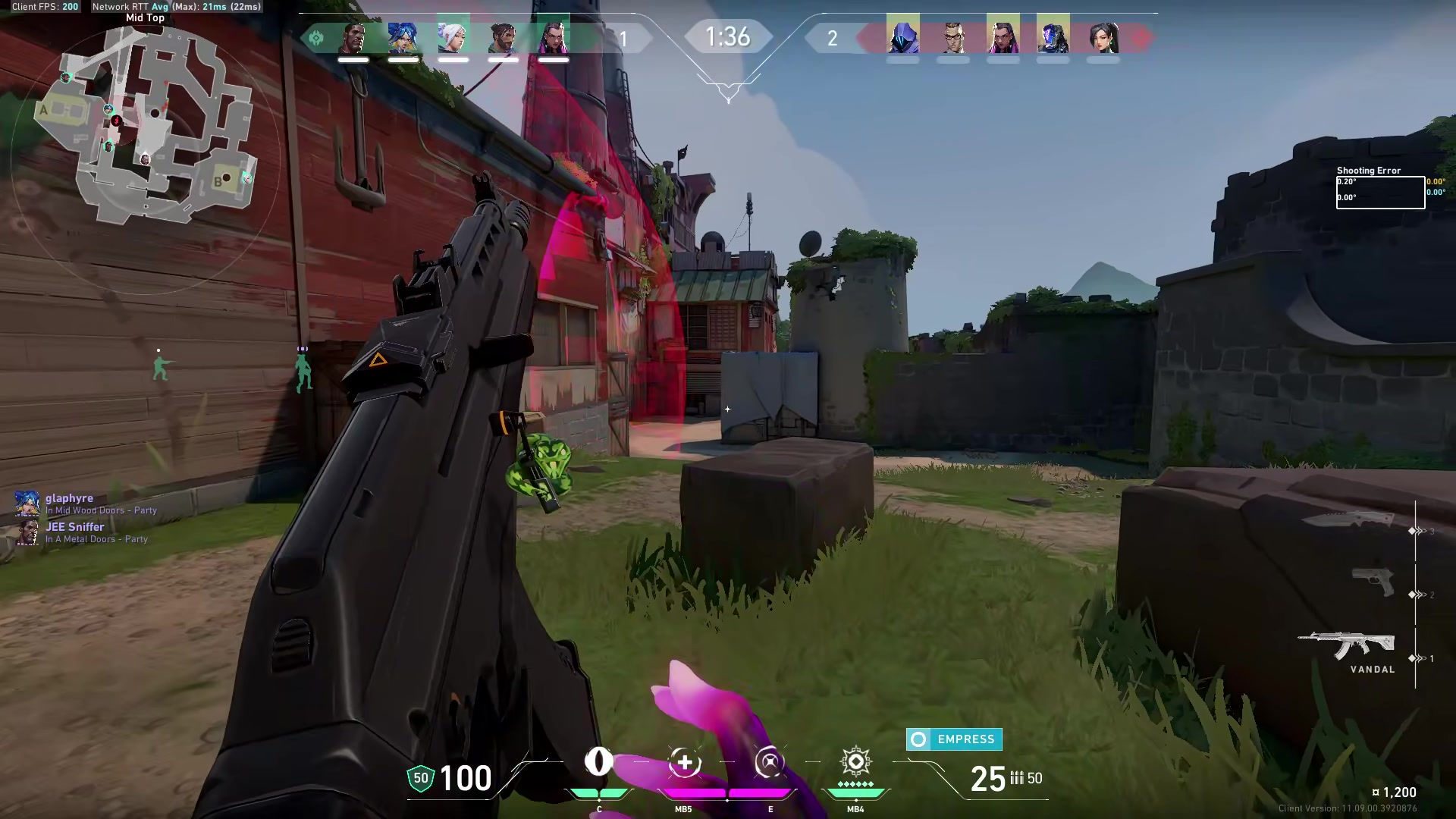Click the 1:36 round timer

pos(728,34)
